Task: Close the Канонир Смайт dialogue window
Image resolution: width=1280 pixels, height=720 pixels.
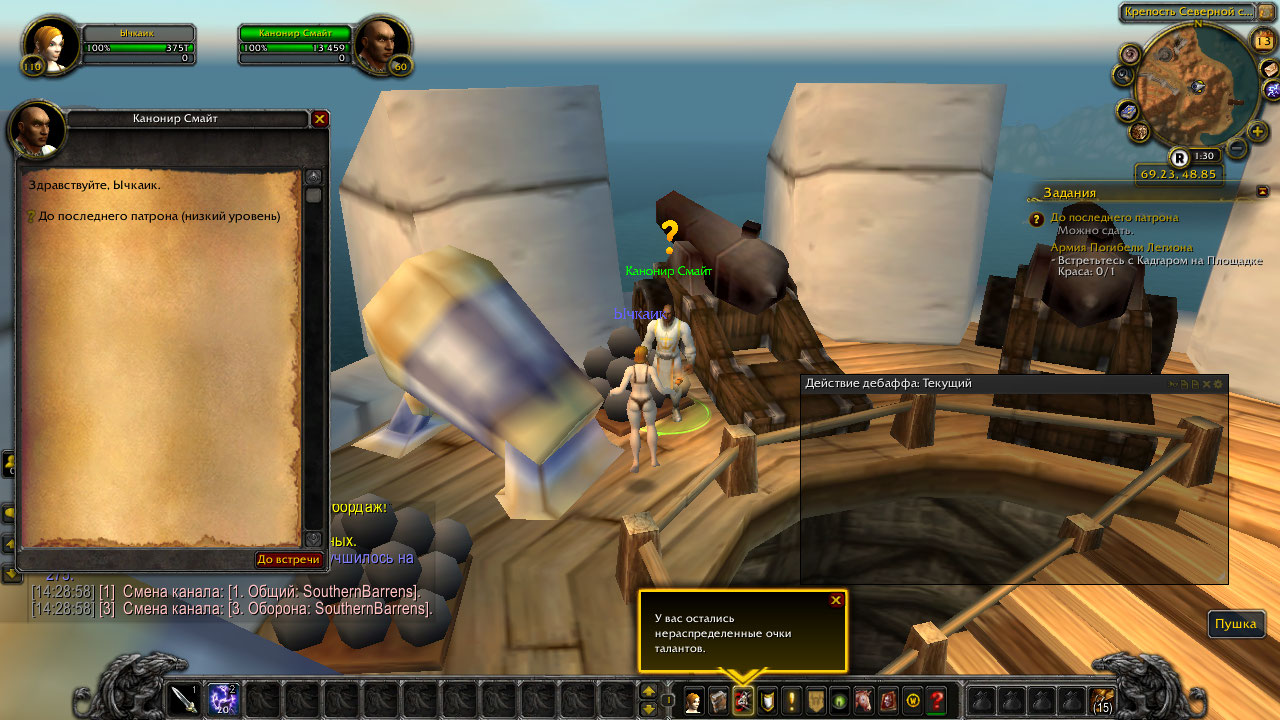Action: tap(320, 119)
